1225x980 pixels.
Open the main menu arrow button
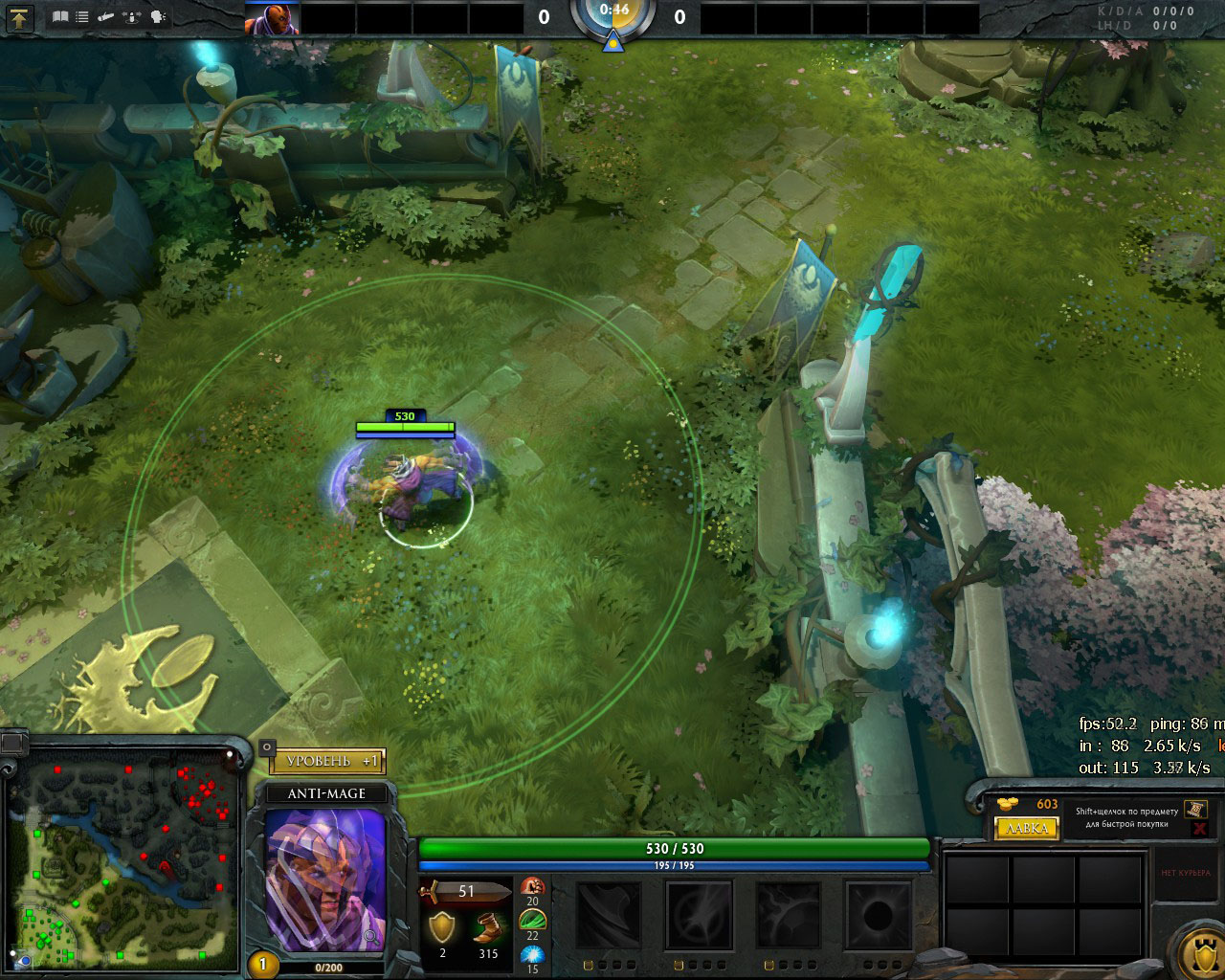click(19, 16)
